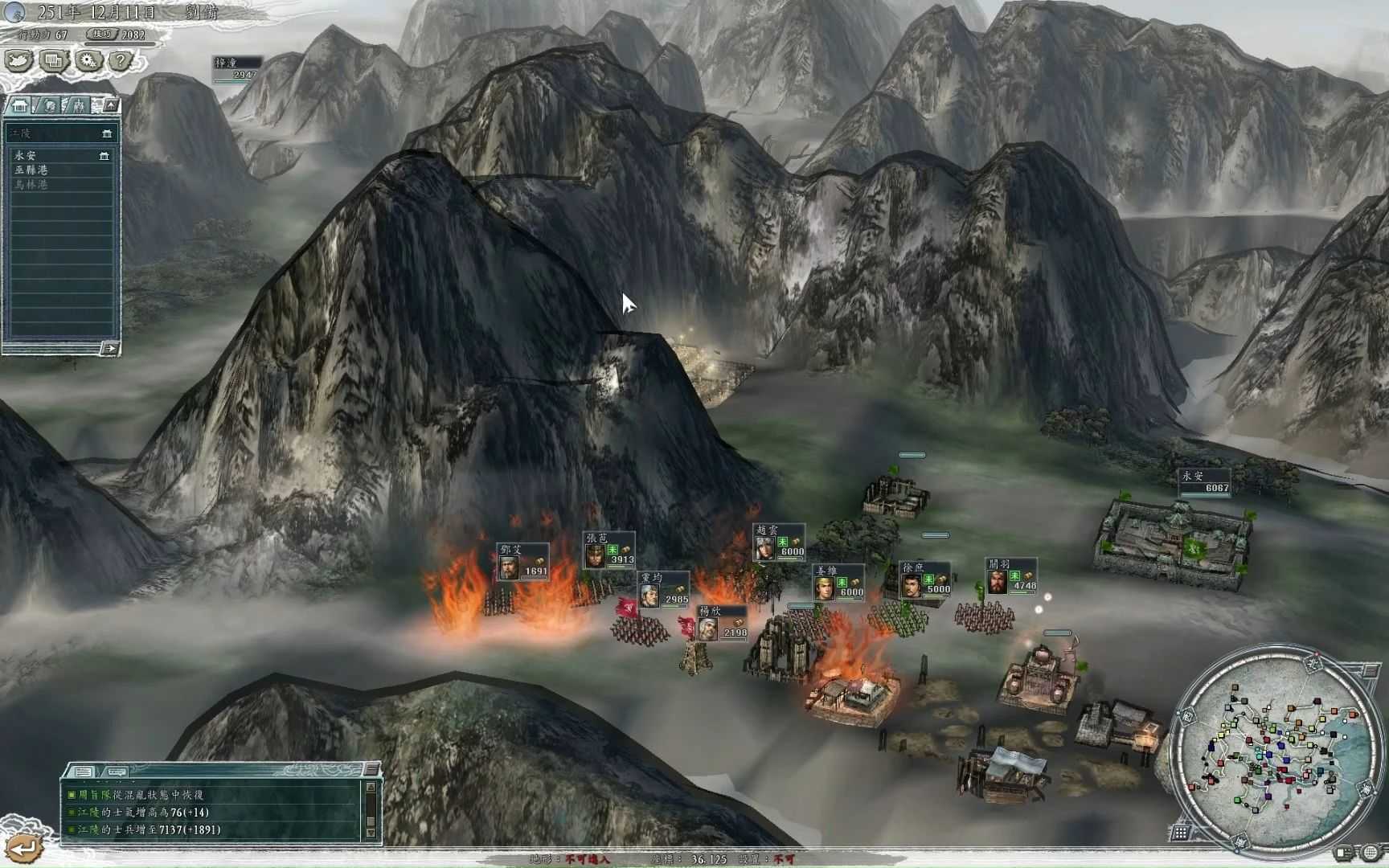Open the fleet/ship command icon top-left
This screenshot has height=868, width=1389.
pyautogui.click(x=18, y=59)
